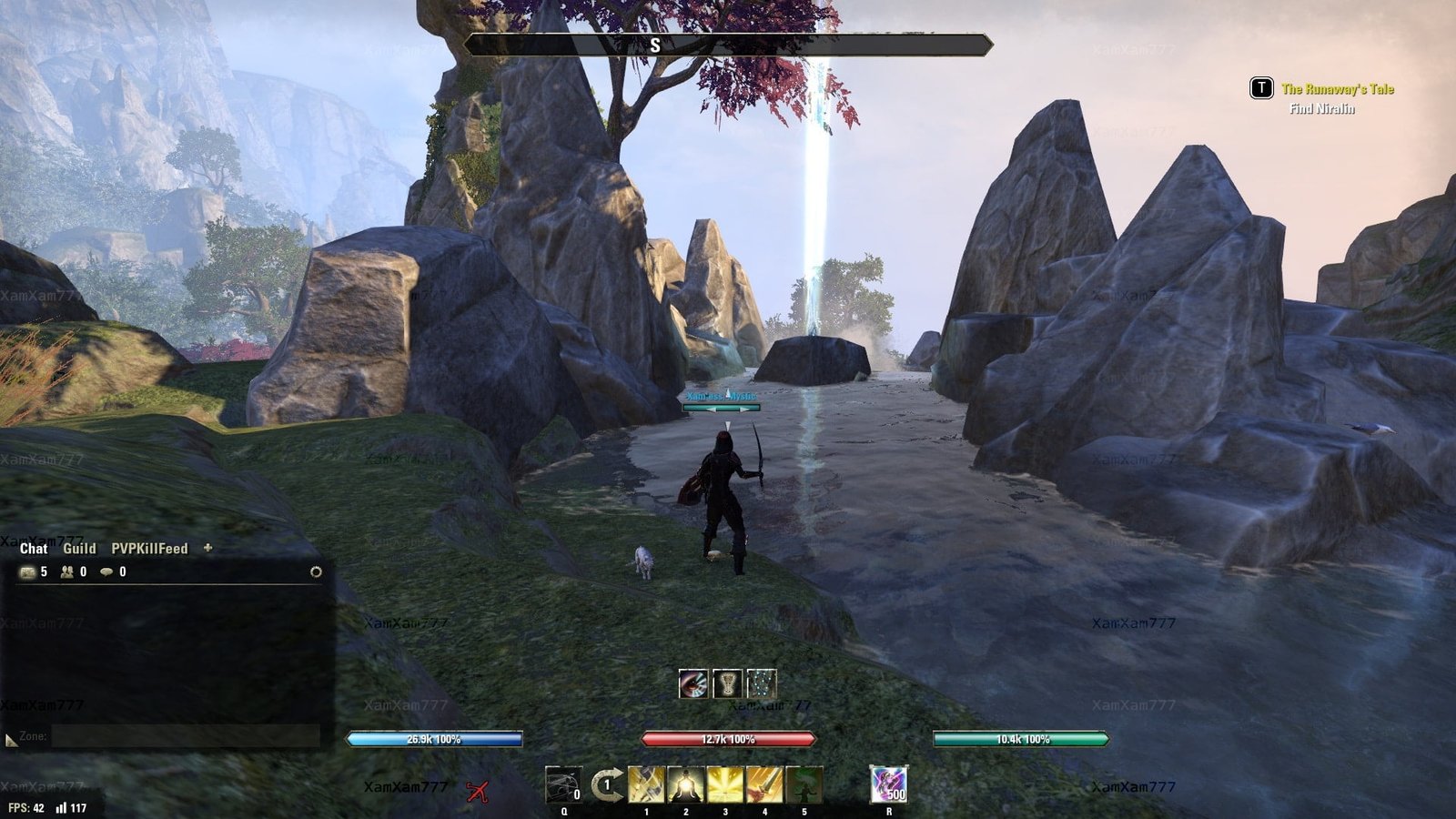The height and width of the screenshot is (819, 1456).
Task: Activate the golden spear slash ability
Action: click(646, 784)
